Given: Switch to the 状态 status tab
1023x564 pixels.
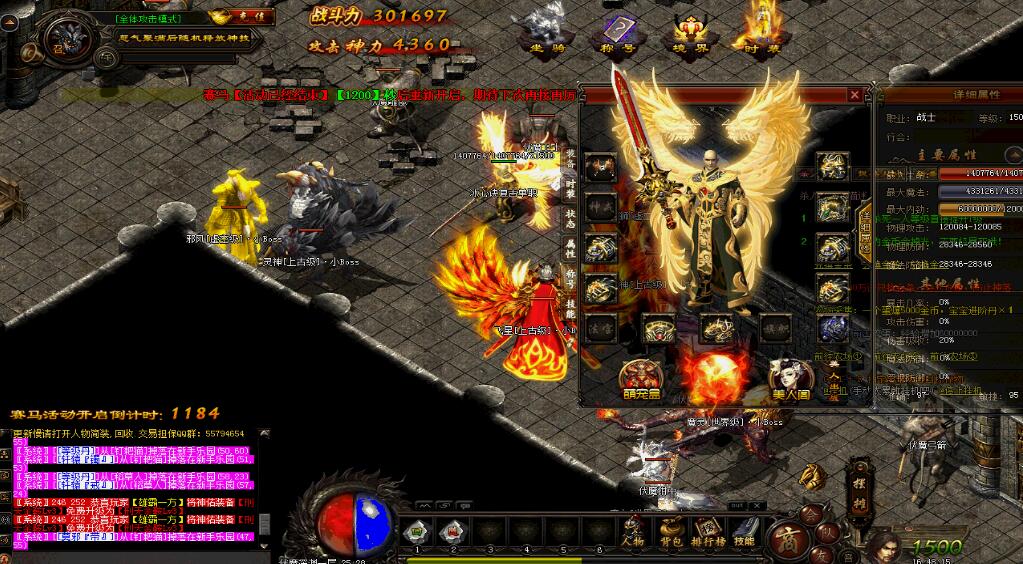Looking at the screenshot, I should coord(570,216).
